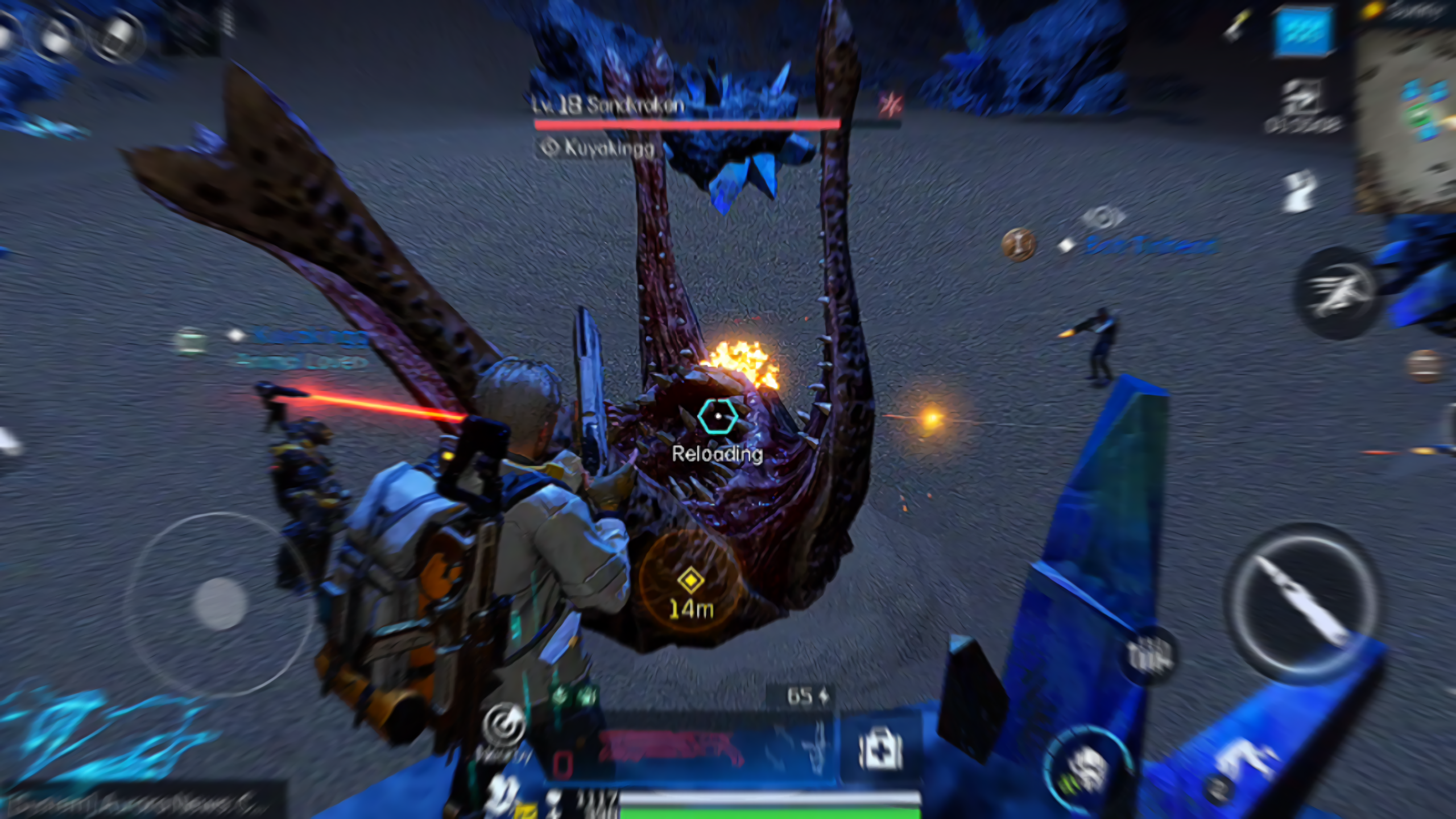Viewport: 1456px width, 819px height.
Task: Activate the dash sprint ability
Action: pos(1337,293)
